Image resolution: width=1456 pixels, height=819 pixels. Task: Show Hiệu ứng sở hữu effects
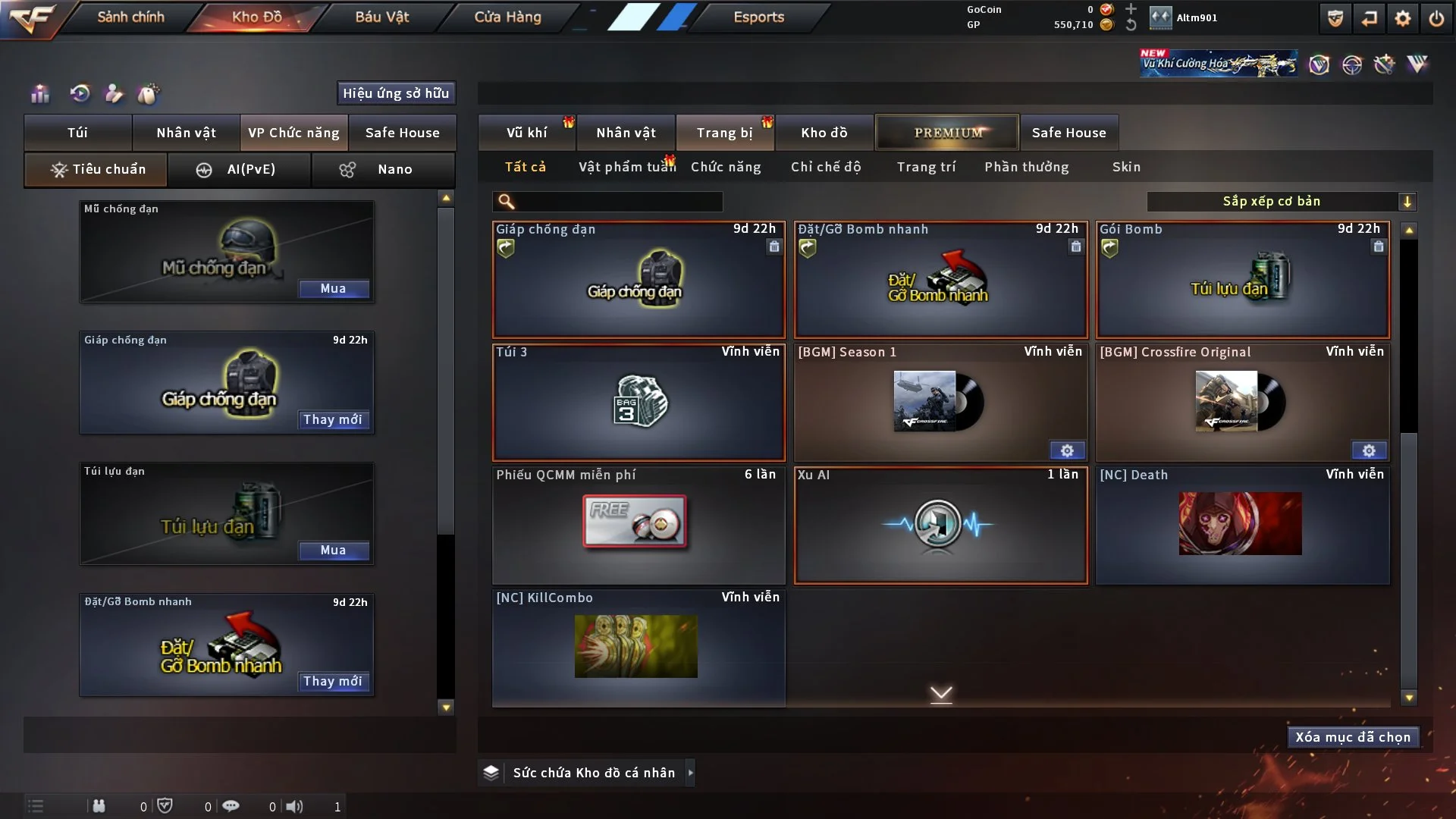click(396, 93)
